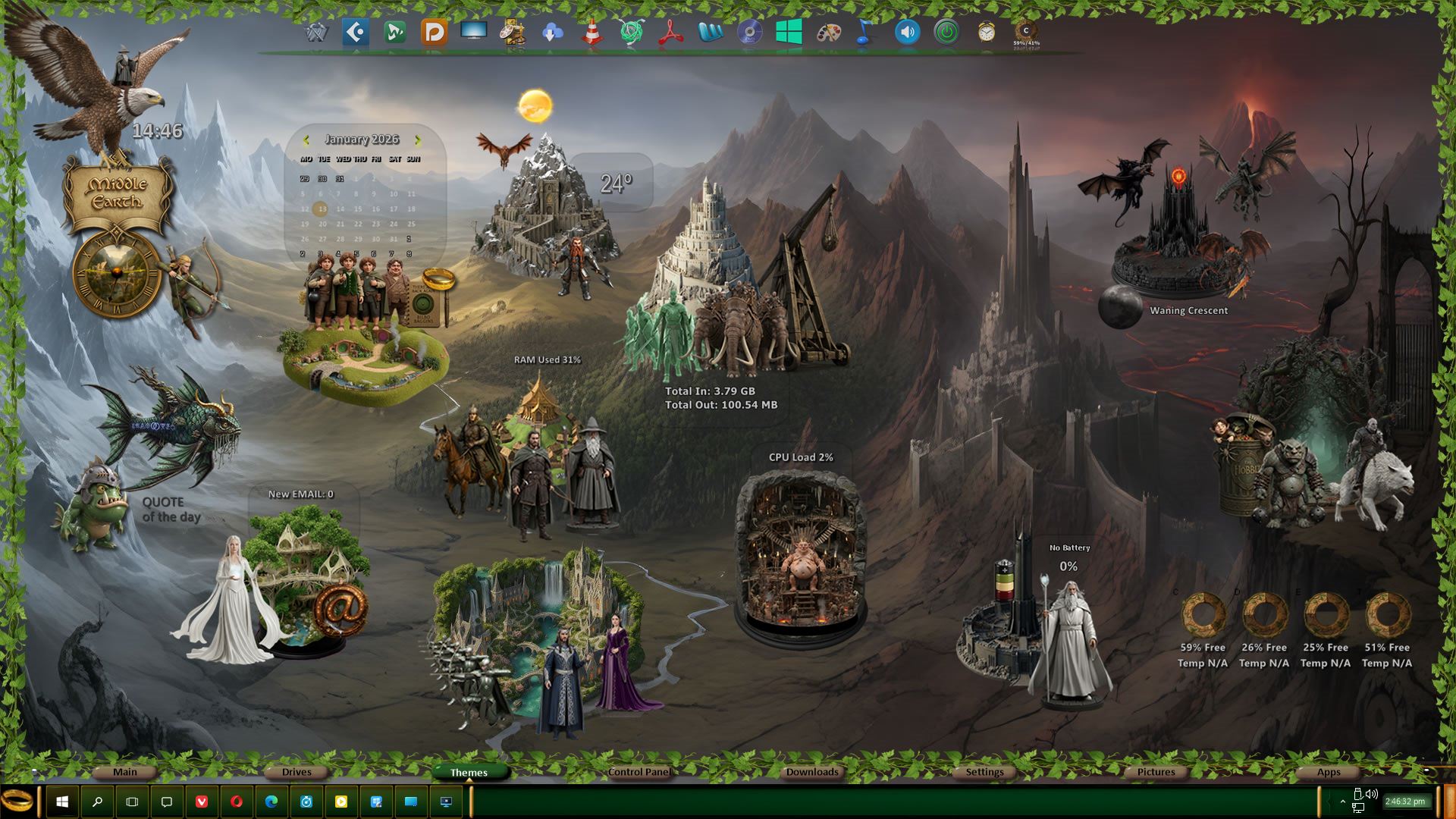Viewport: 1456px width, 819px height.
Task: Launch VLC from the traffic cone icon
Action: tap(592, 33)
